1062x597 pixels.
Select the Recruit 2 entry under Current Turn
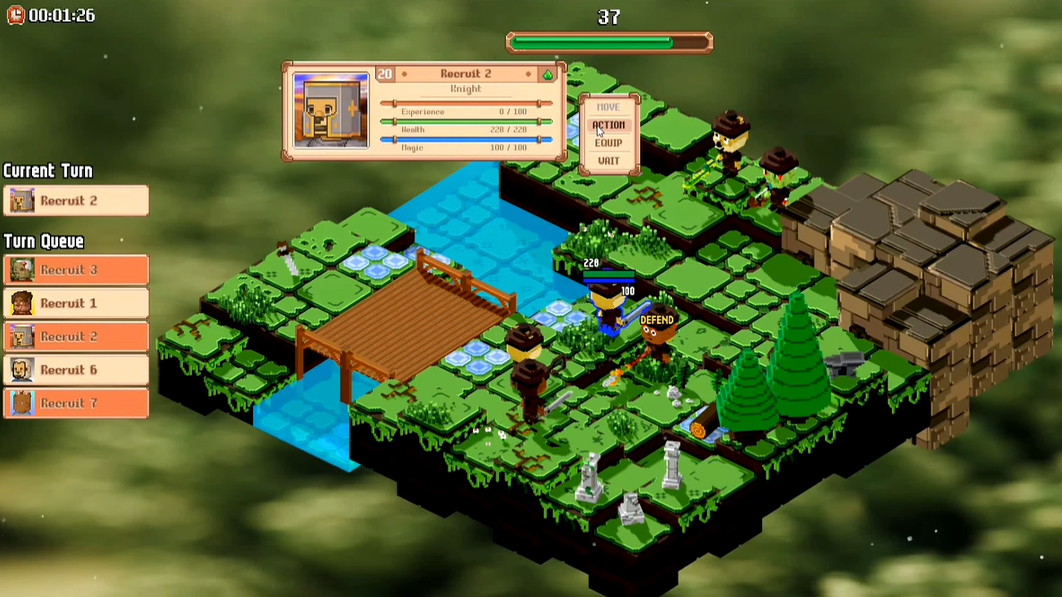coord(76,201)
